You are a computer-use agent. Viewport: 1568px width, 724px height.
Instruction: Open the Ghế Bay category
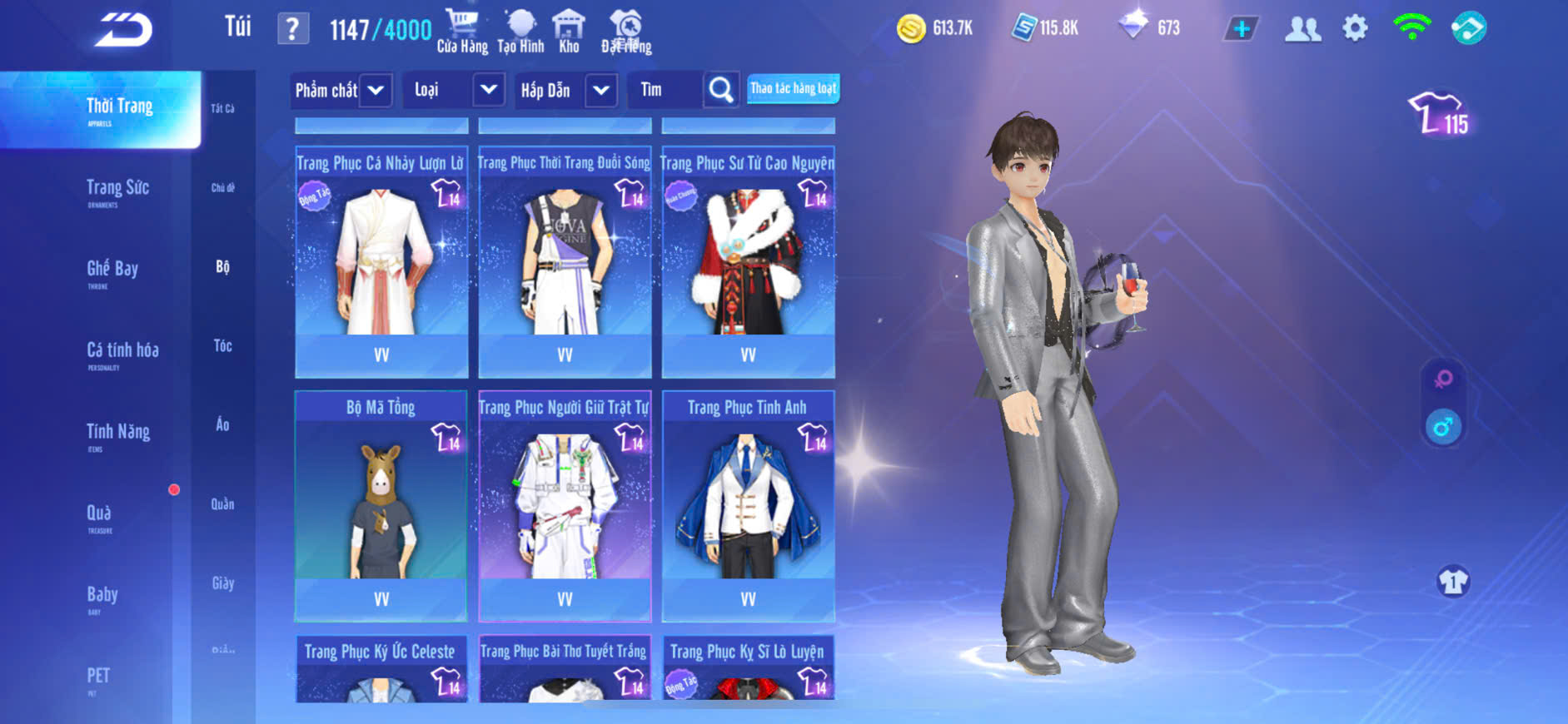click(112, 271)
